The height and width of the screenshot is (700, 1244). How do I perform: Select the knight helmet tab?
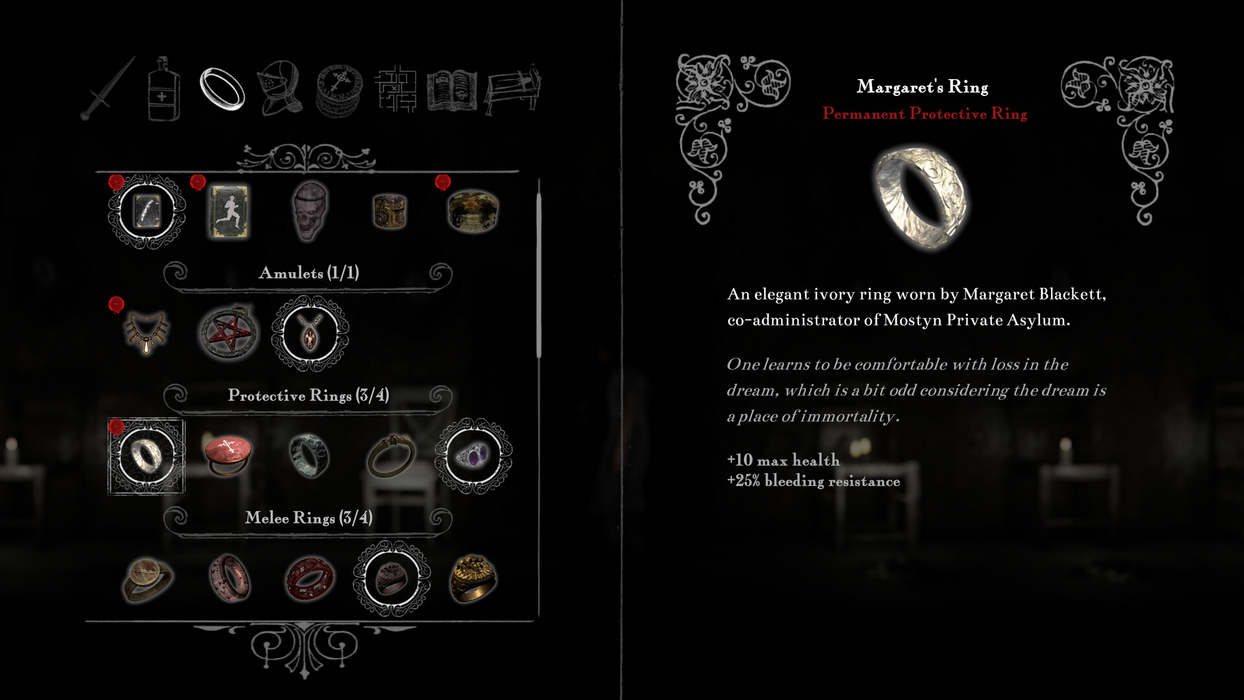pyautogui.click(x=279, y=89)
